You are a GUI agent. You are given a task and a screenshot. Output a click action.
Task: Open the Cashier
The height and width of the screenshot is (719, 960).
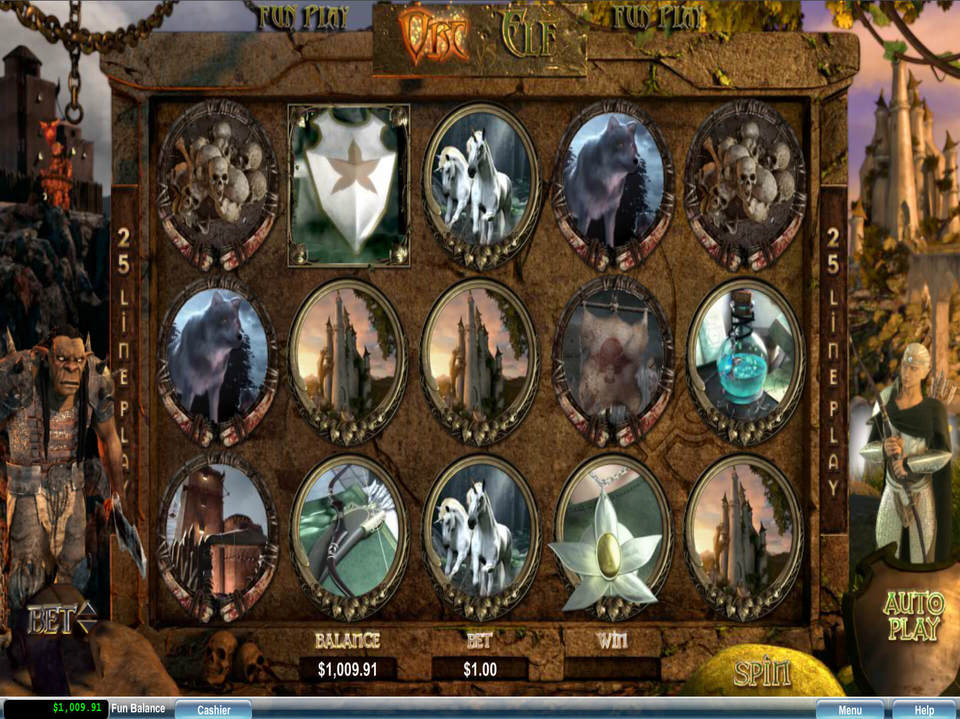[x=213, y=709]
